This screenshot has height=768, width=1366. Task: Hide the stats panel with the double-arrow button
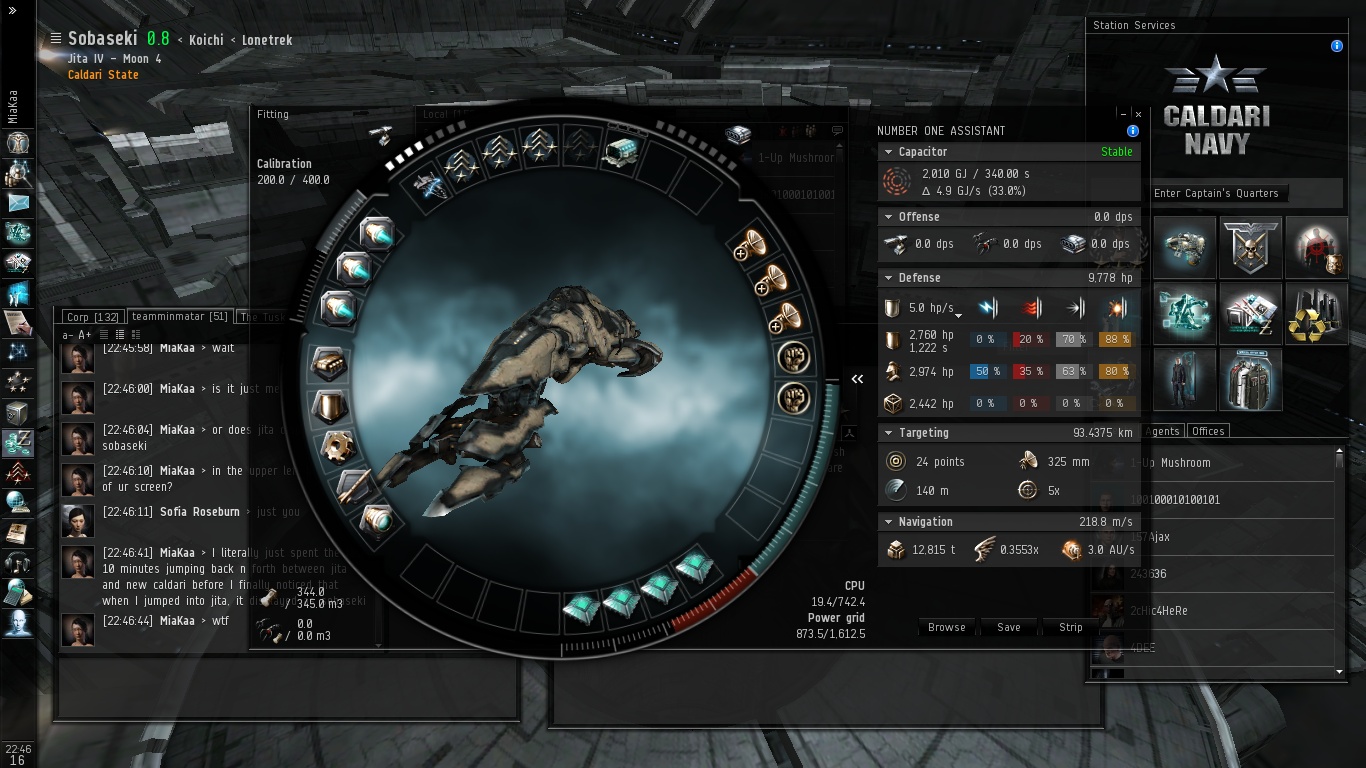(x=857, y=379)
